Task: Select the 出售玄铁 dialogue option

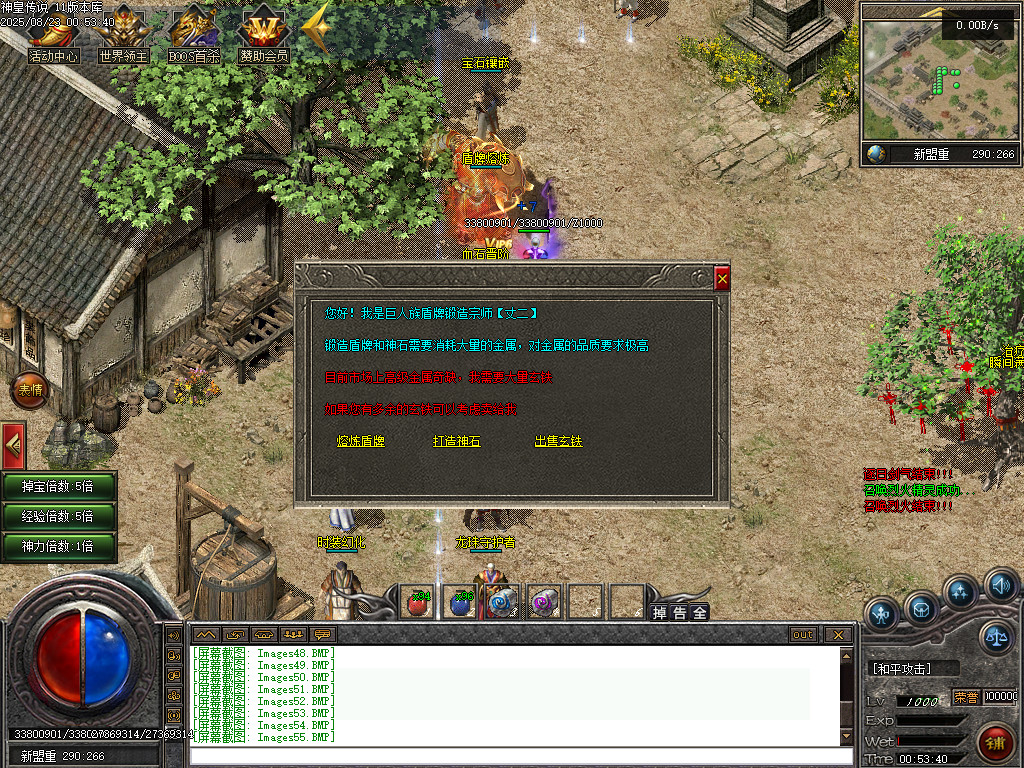Action: tap(558, 441)
